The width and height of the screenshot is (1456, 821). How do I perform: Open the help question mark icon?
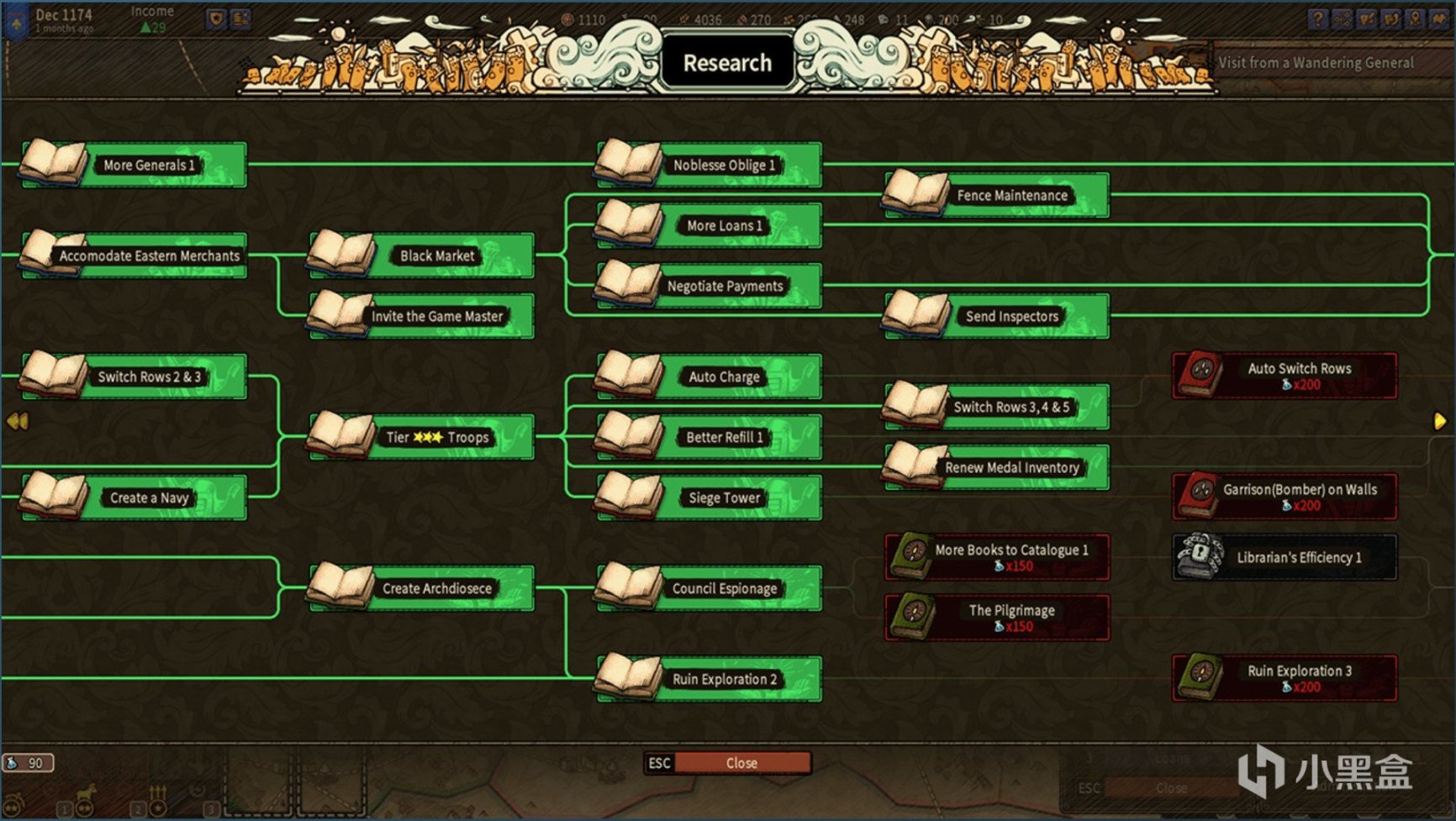[1316, 18]
